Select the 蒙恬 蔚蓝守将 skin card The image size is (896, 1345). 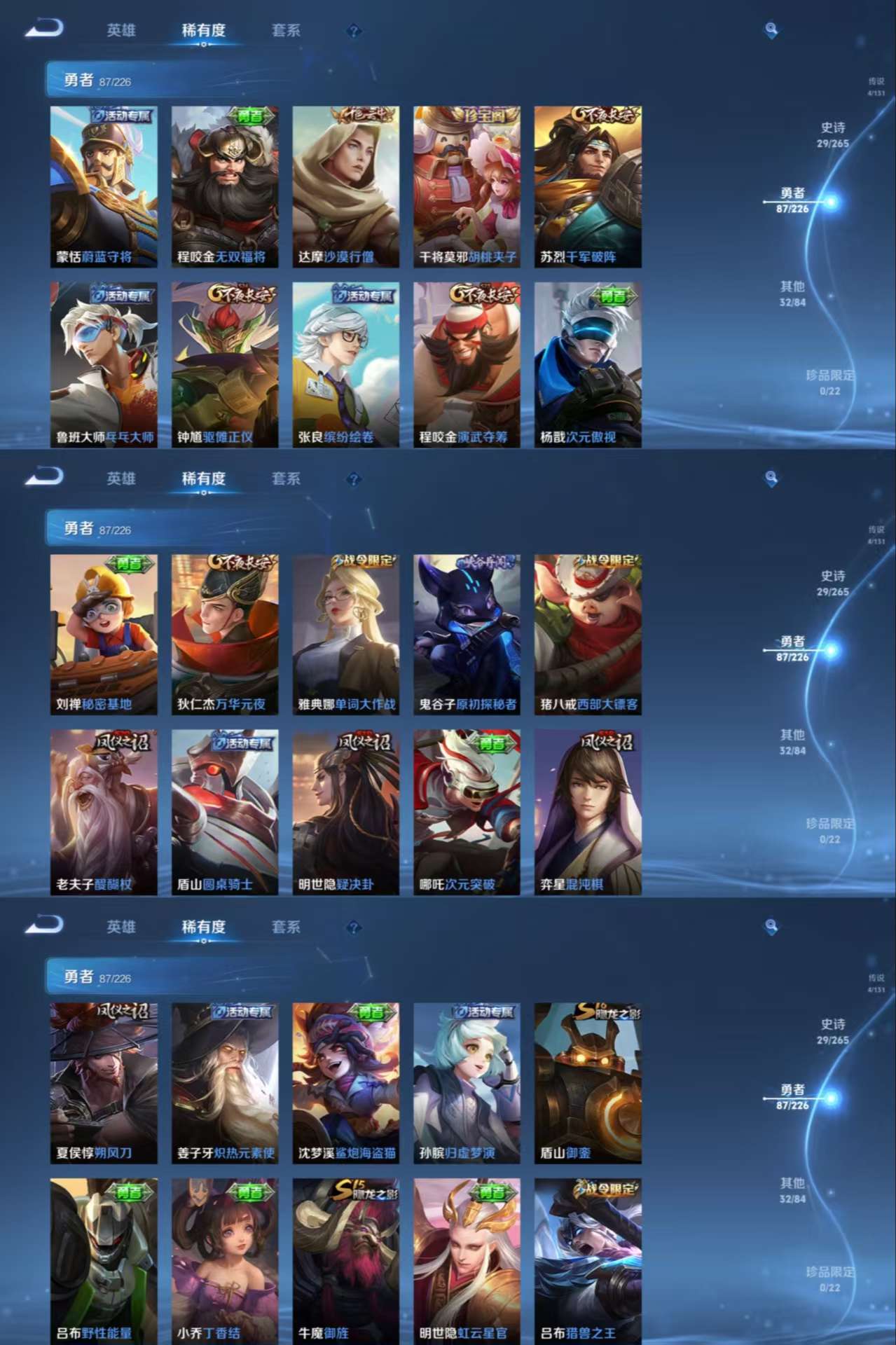[104, 186]
